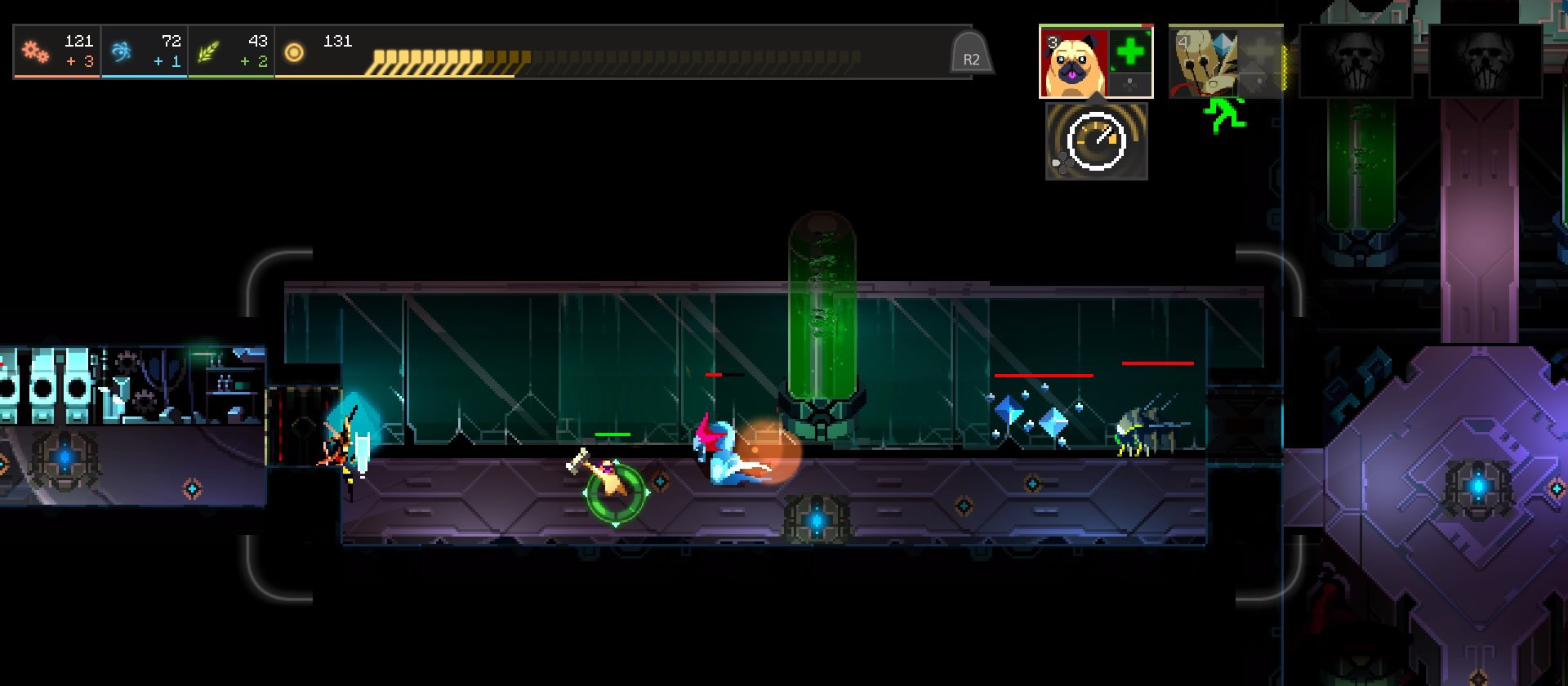Select the masked hero portrait
The height and width of the screenshot is (686, 1568).
coord(1202,61)
